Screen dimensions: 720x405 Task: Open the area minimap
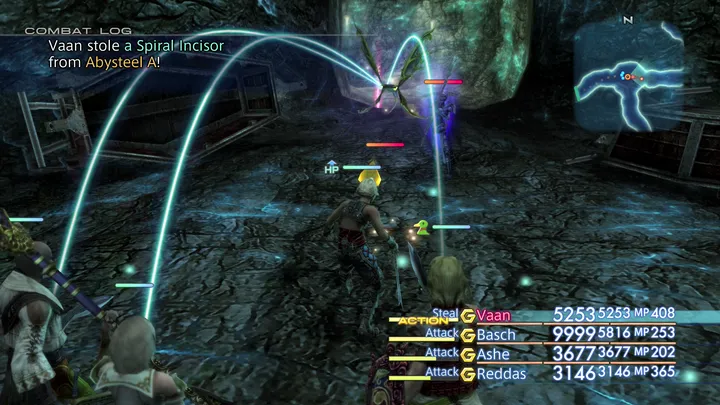pos(628,77)
